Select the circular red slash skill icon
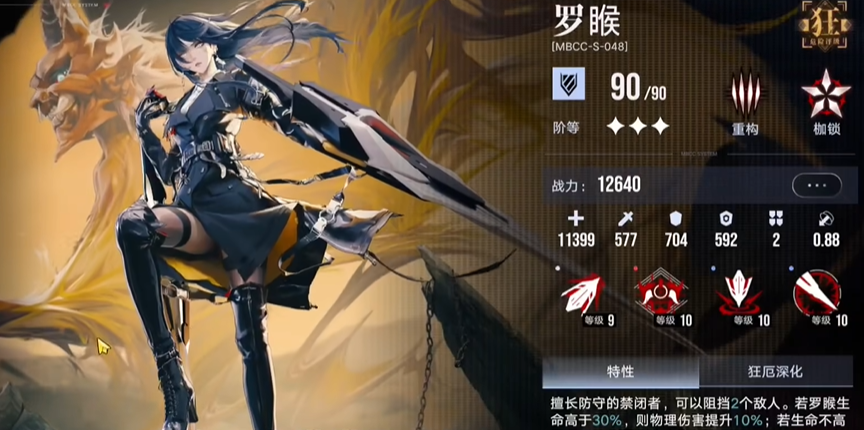Image resolution: width=864 pixels, height=430 pixels. coord(815,292)
